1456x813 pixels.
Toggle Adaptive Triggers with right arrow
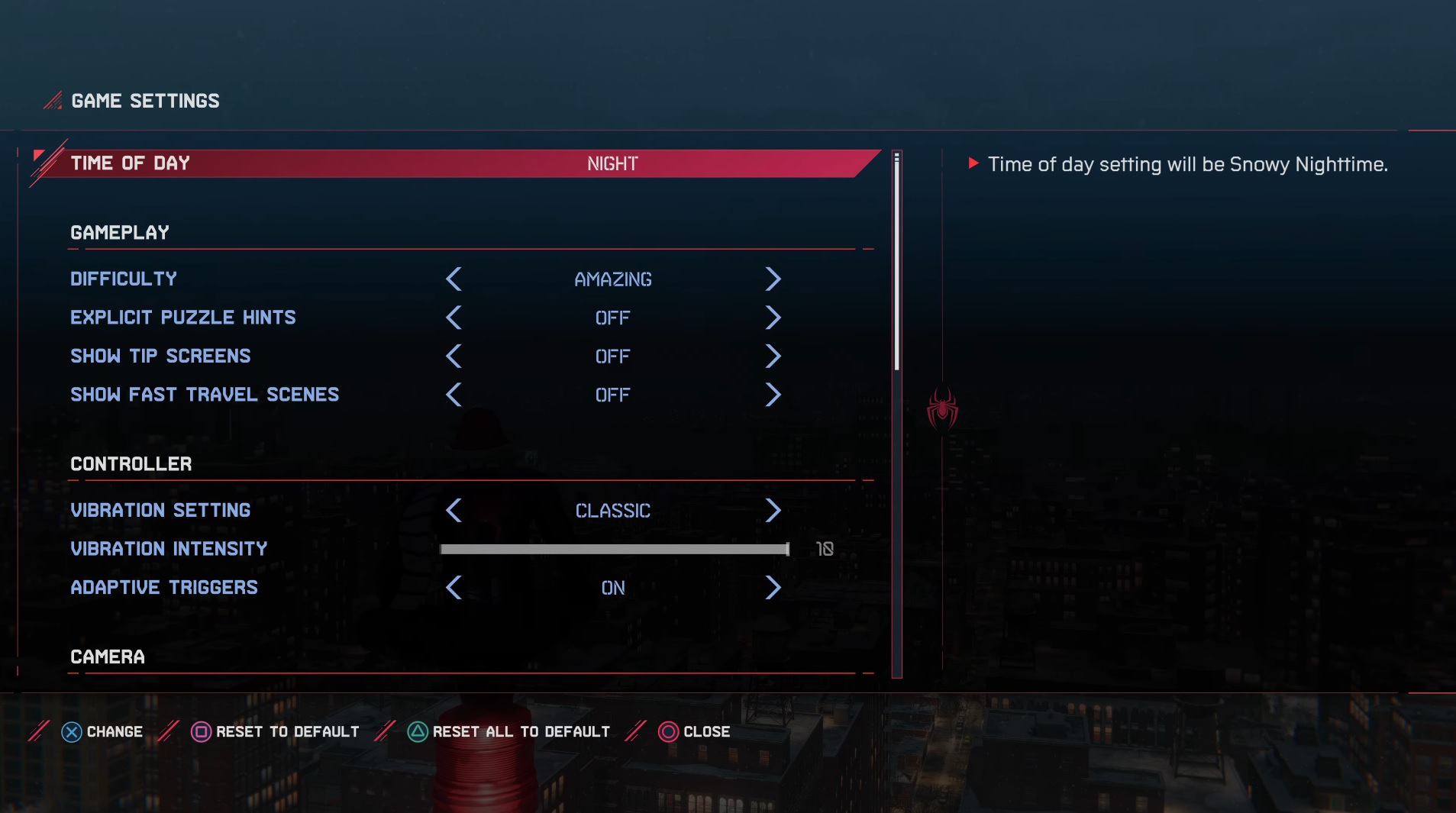[773, 588]
